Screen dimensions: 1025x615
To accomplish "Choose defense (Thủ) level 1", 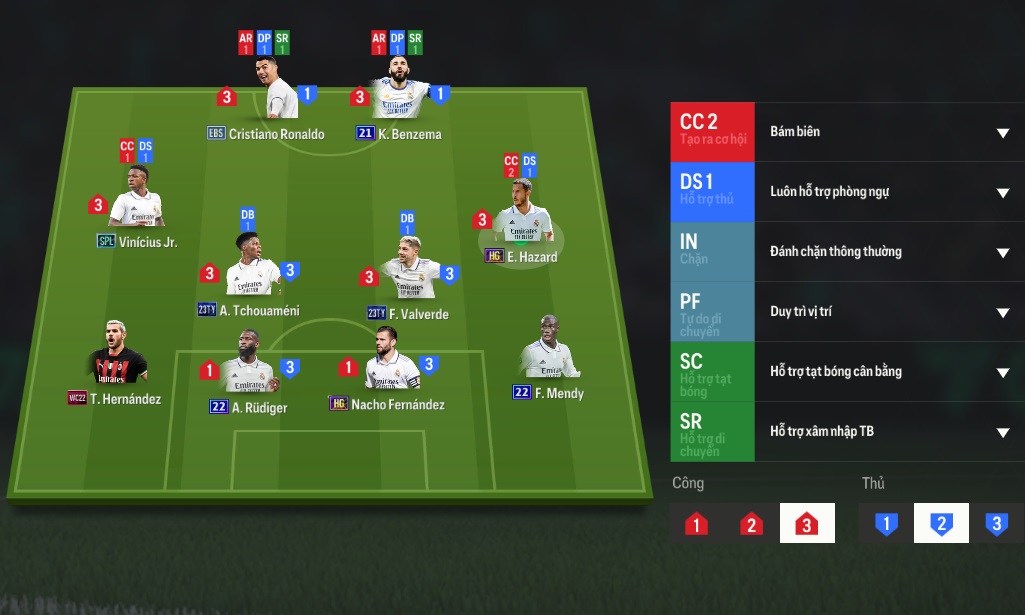I will (x=886, y=523).
